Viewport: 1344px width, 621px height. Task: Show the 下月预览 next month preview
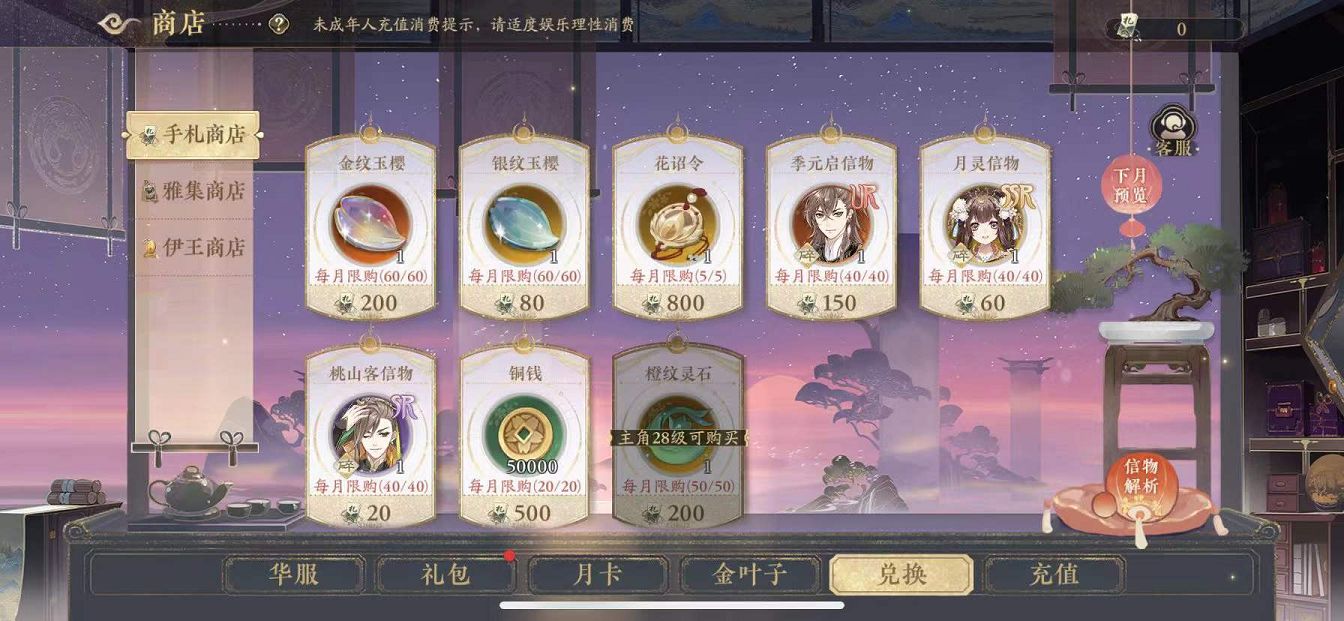pyautogui.click(x=1132, y=185)
